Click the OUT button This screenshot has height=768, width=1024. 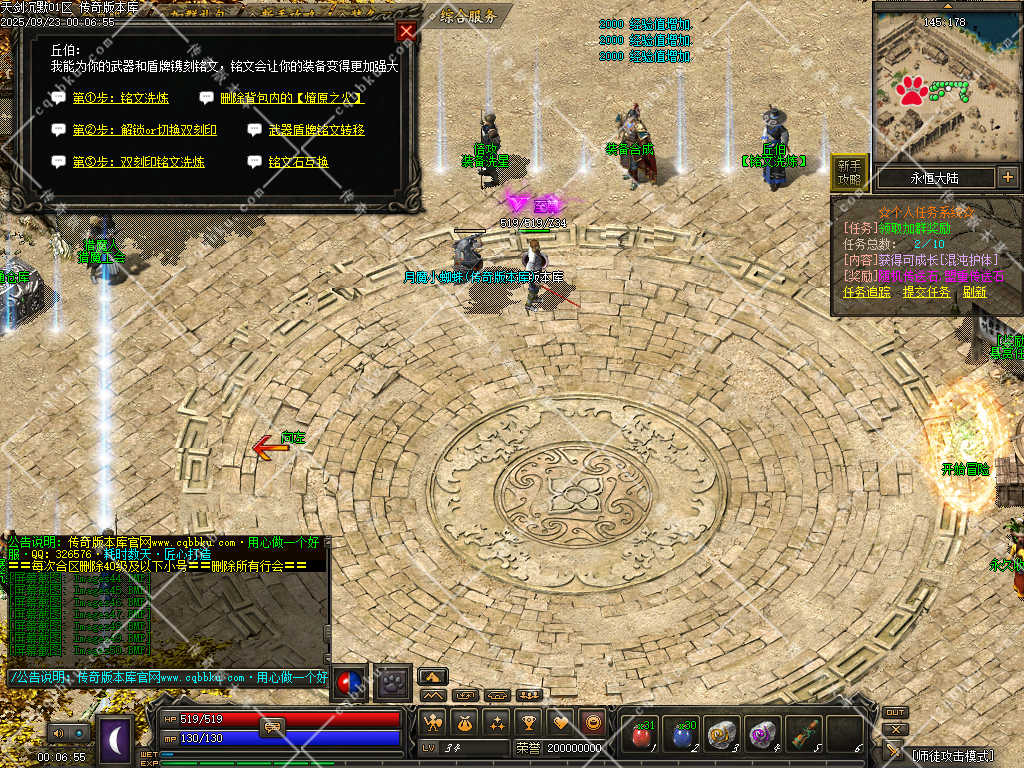(894, 713)
